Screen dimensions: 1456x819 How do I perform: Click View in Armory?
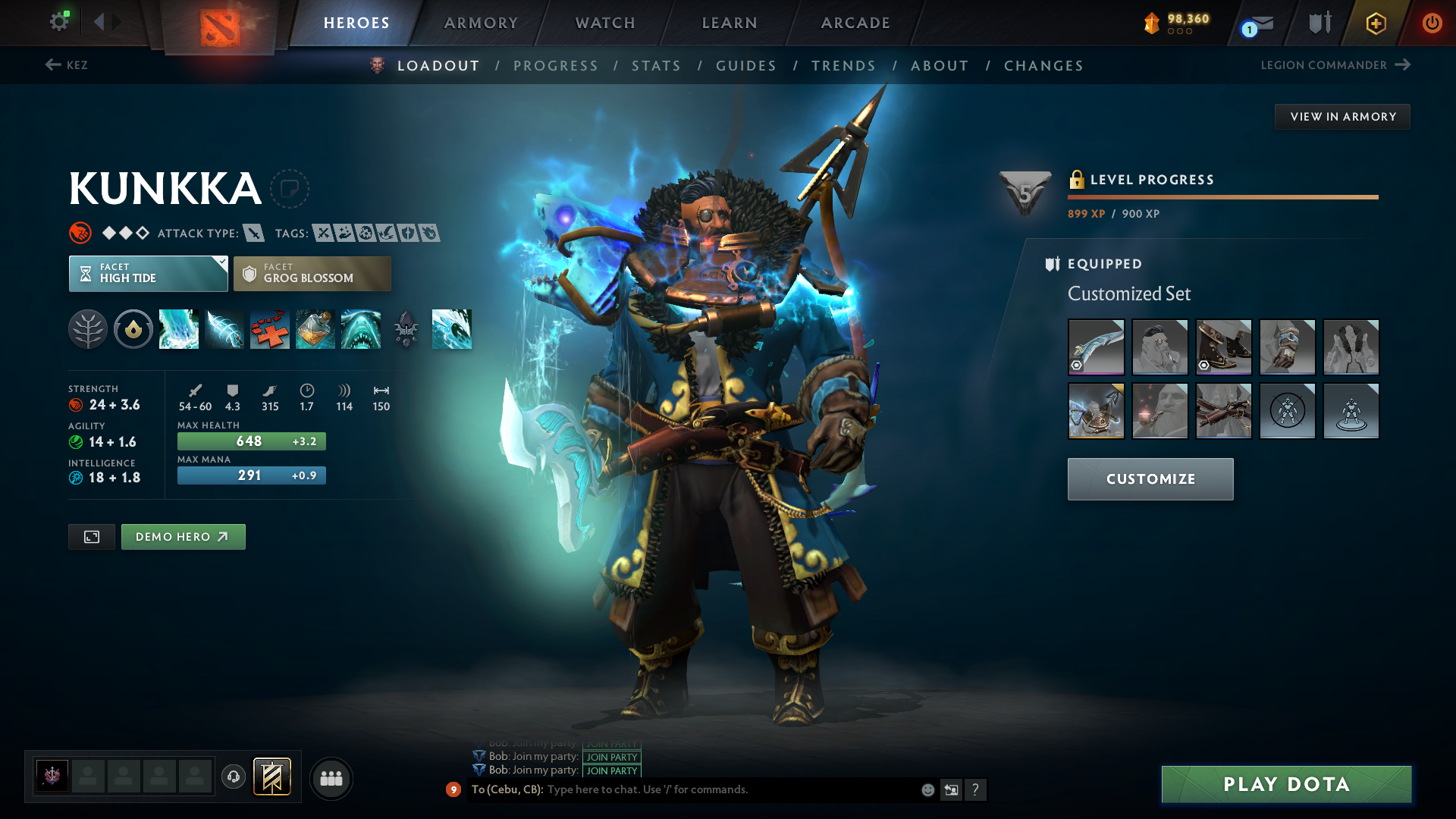[x=1342, y=117]
